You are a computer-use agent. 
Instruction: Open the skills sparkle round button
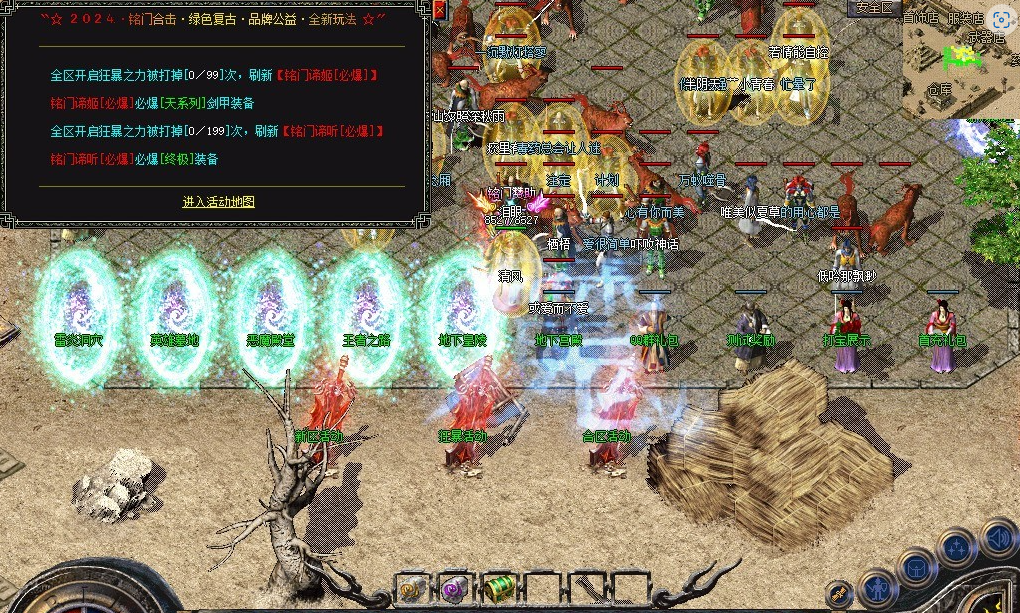click(958, 549)
